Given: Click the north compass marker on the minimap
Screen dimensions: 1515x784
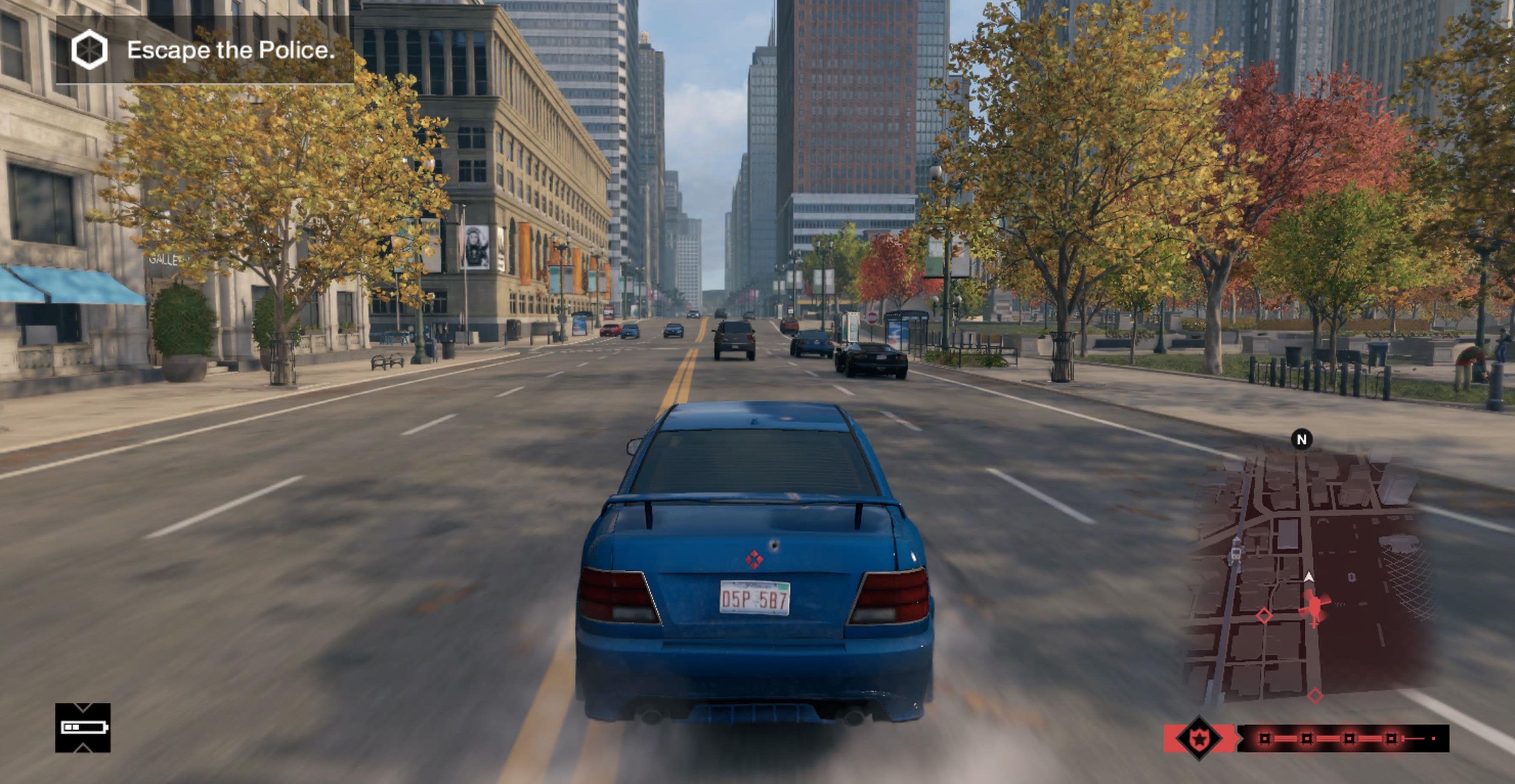Looking at the screenshot, I should point(1301,439).
